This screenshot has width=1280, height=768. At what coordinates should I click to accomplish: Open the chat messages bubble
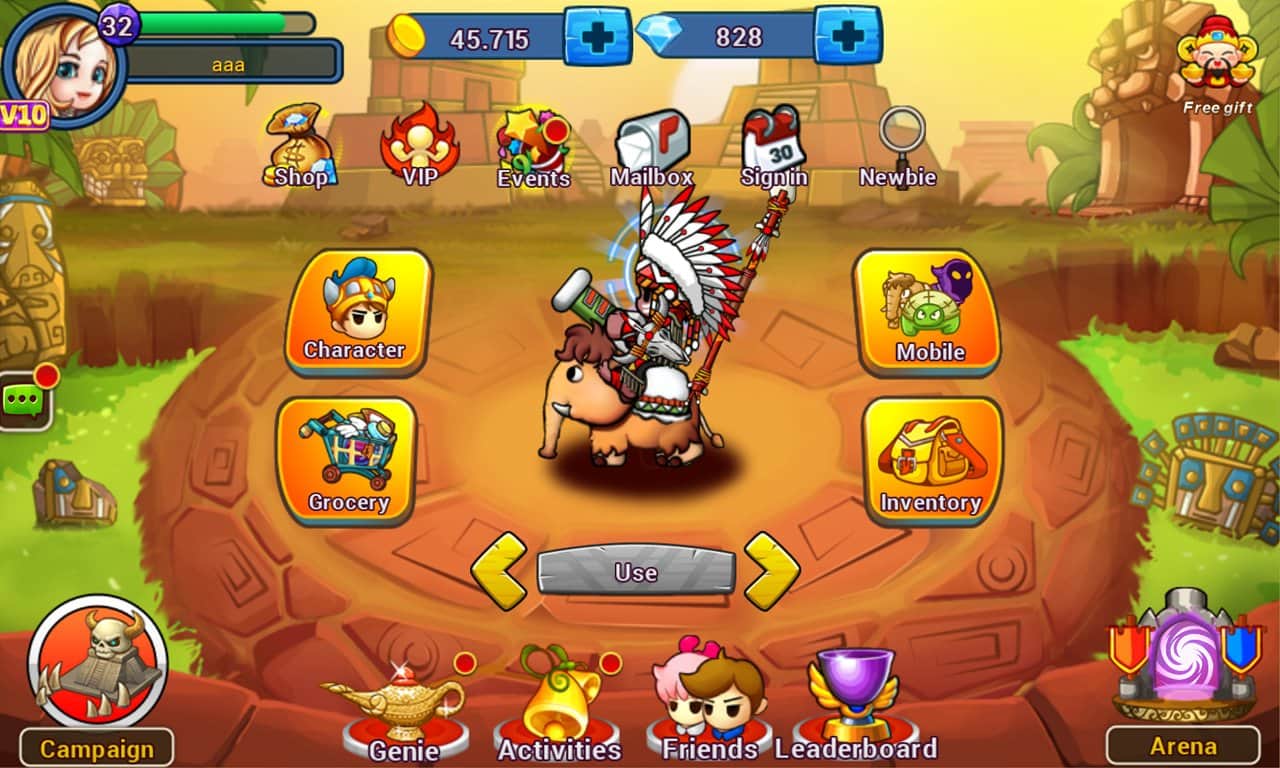23,398
